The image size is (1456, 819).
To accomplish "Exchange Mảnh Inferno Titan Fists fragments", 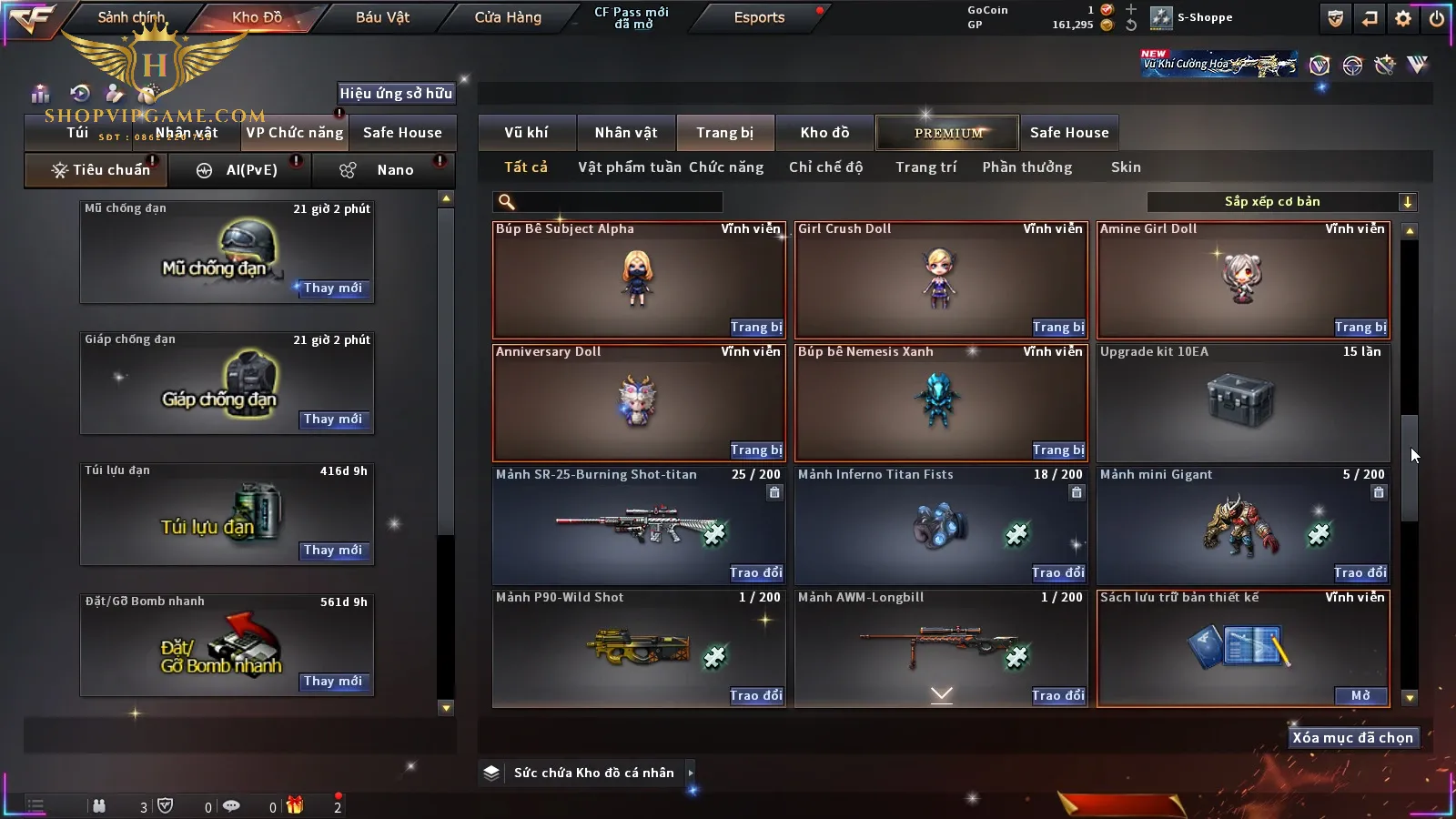I will tap(1057, 573).
